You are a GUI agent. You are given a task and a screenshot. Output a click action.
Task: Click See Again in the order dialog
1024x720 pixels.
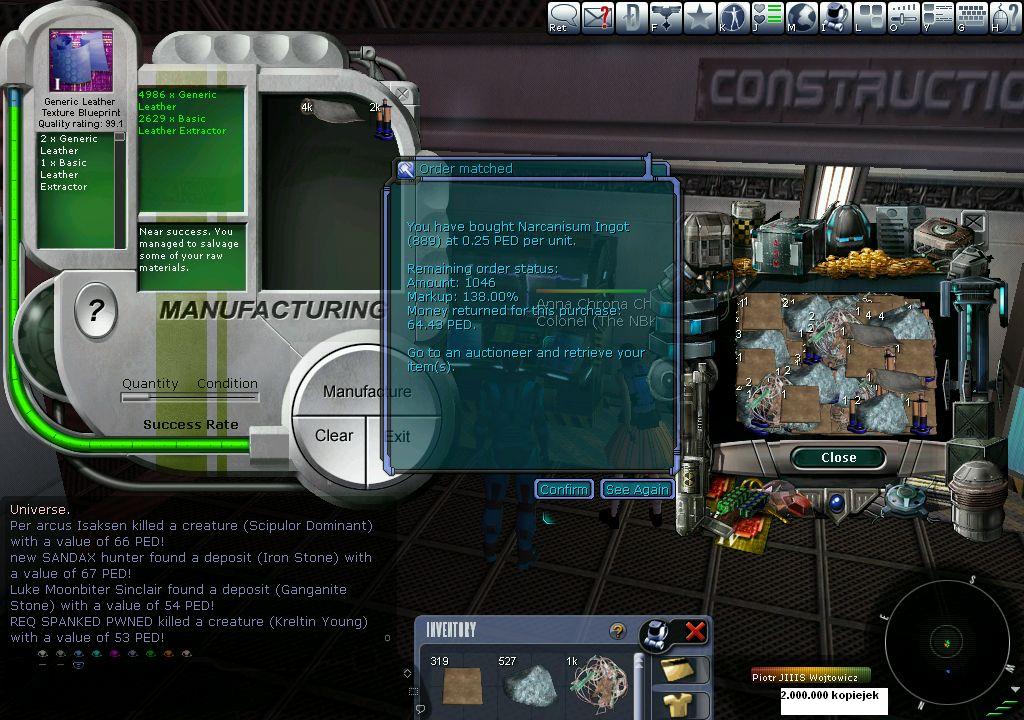(x=637, y=489)
